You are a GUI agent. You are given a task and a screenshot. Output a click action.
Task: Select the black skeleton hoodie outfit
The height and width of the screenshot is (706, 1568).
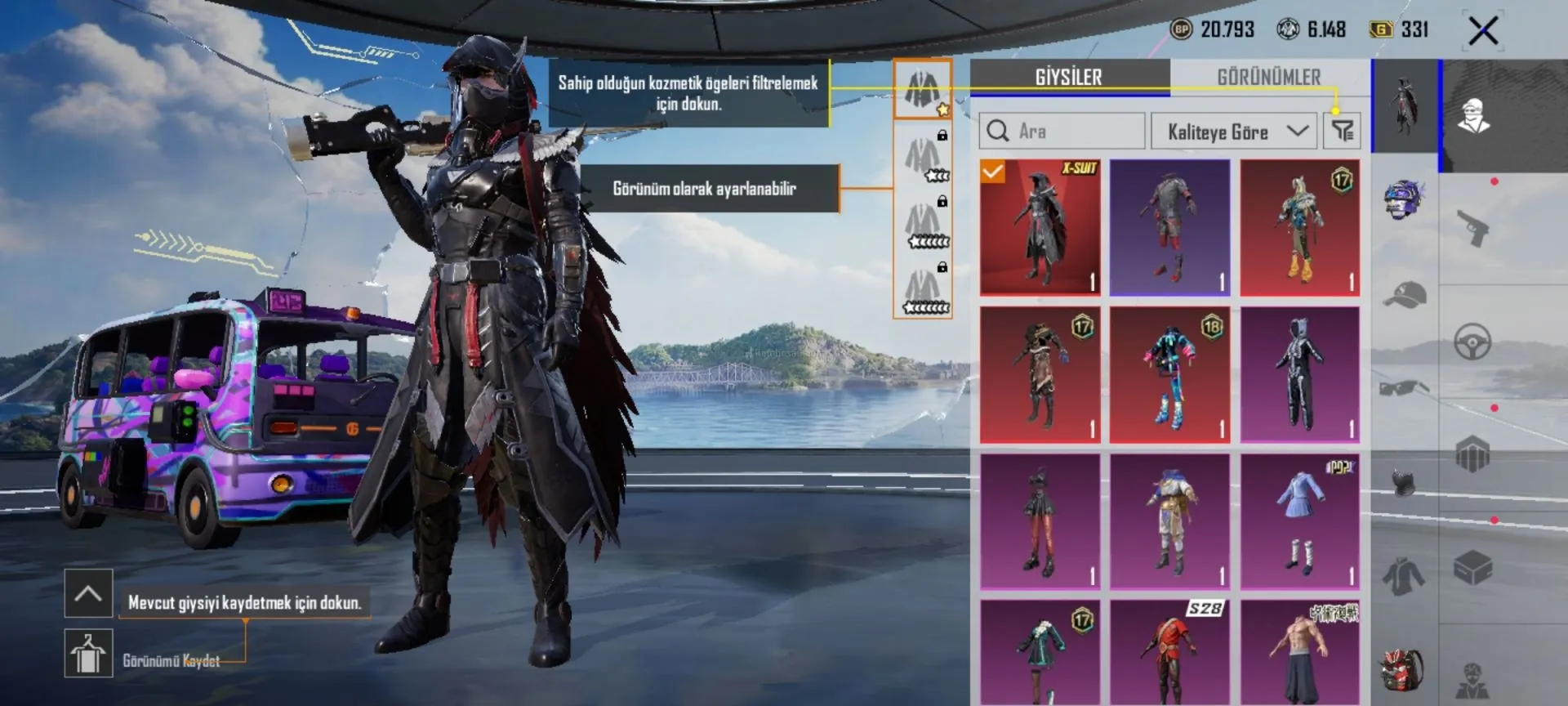[1299, 374]
